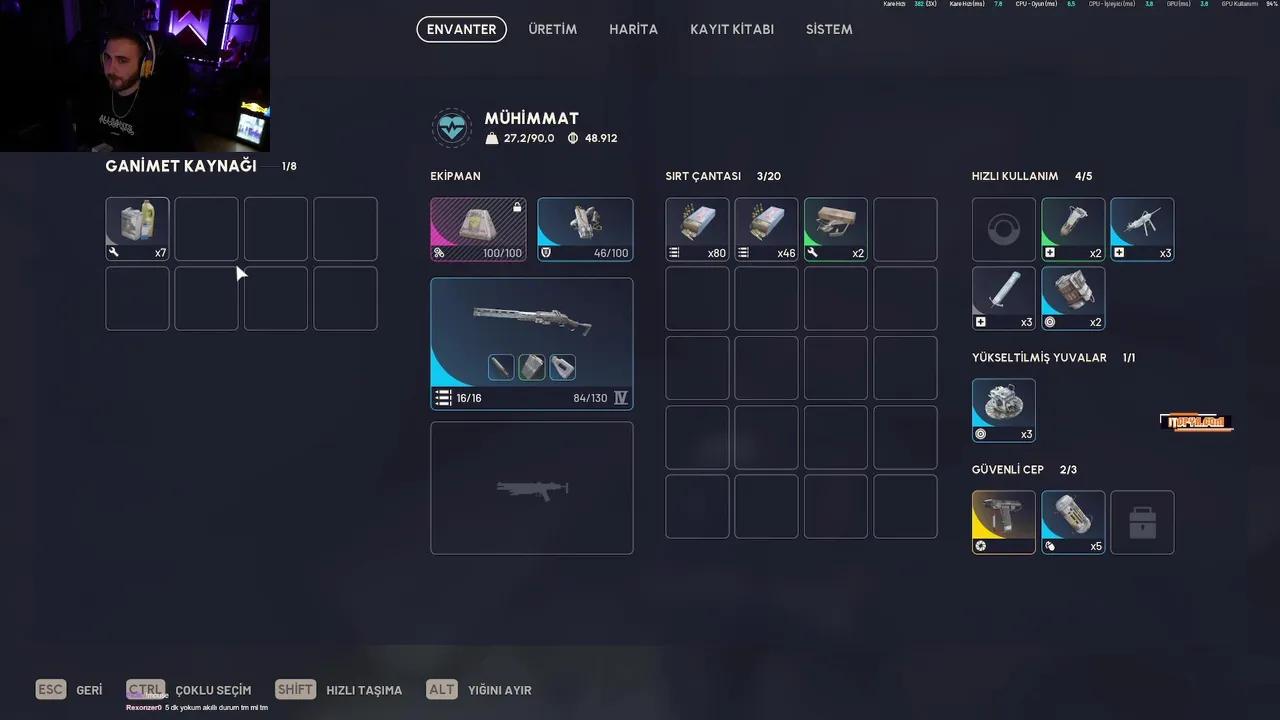Select the x46 ammo stack in the backpack
The image size is (1280, 720).
(x=766, y=228)
